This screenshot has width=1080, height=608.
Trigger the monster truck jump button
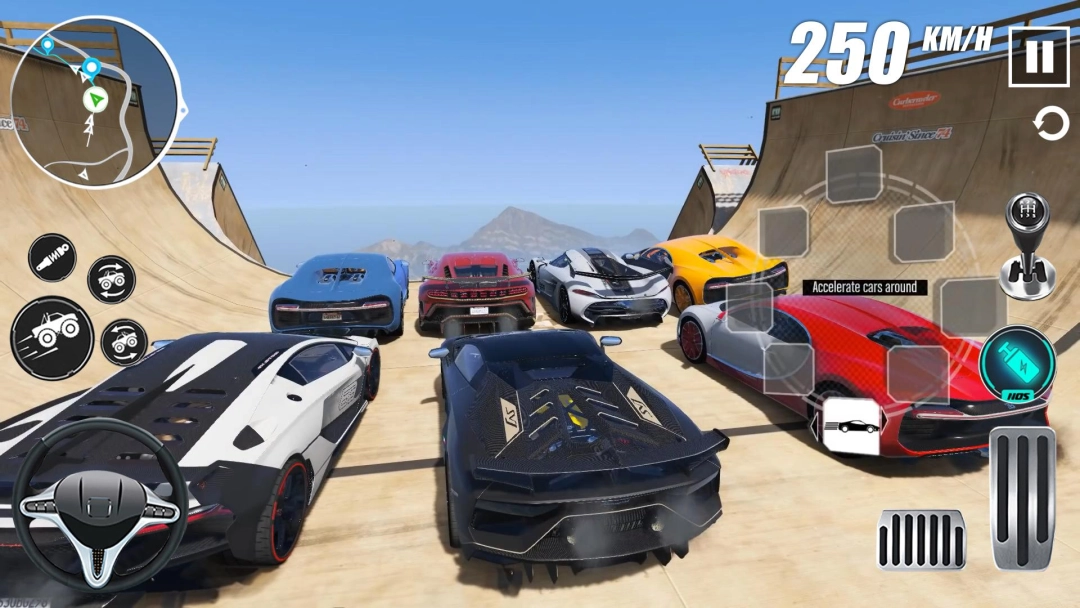coord(52,338)
